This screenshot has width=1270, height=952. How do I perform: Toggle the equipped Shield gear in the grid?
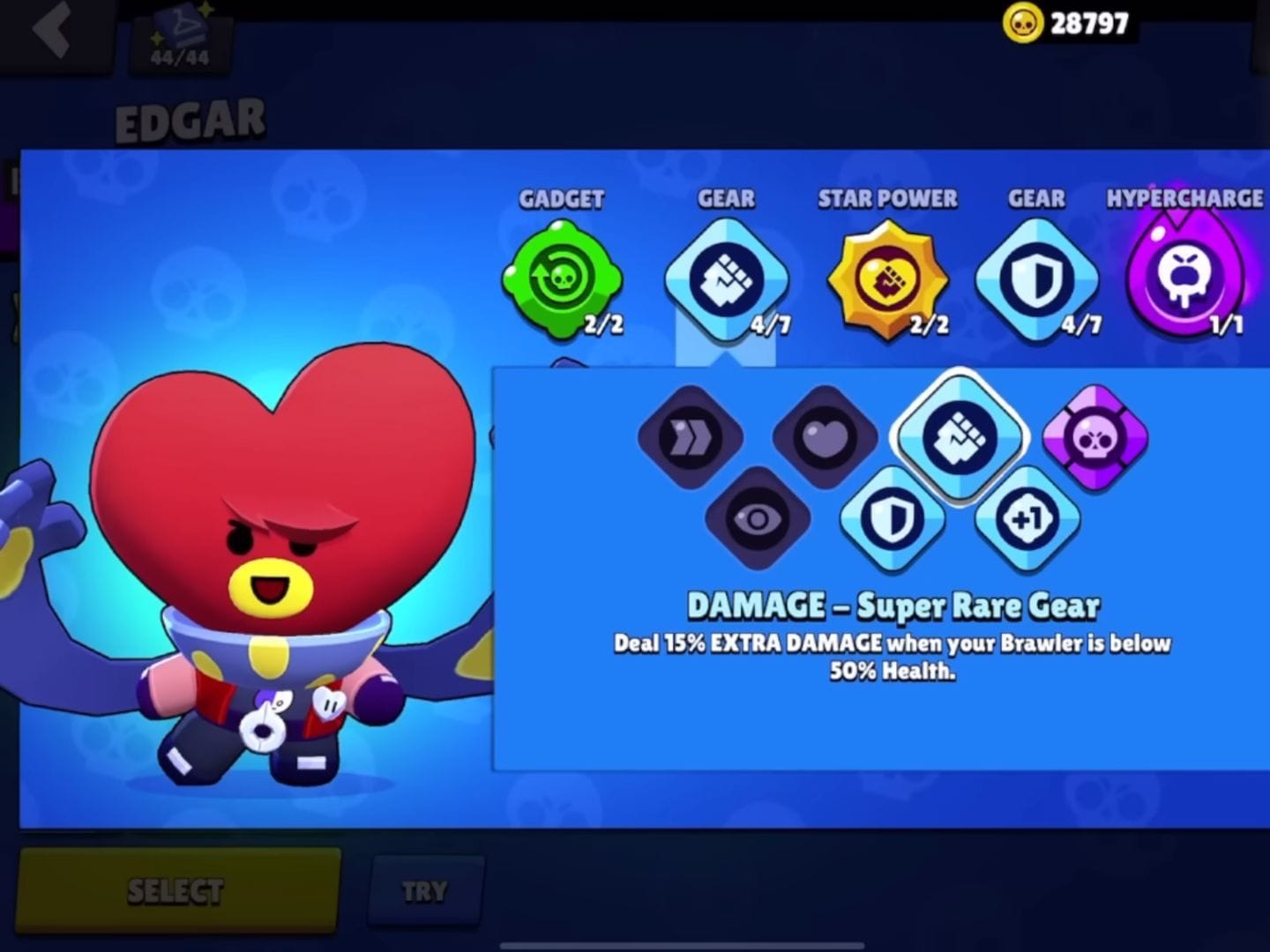coord(893,520)
